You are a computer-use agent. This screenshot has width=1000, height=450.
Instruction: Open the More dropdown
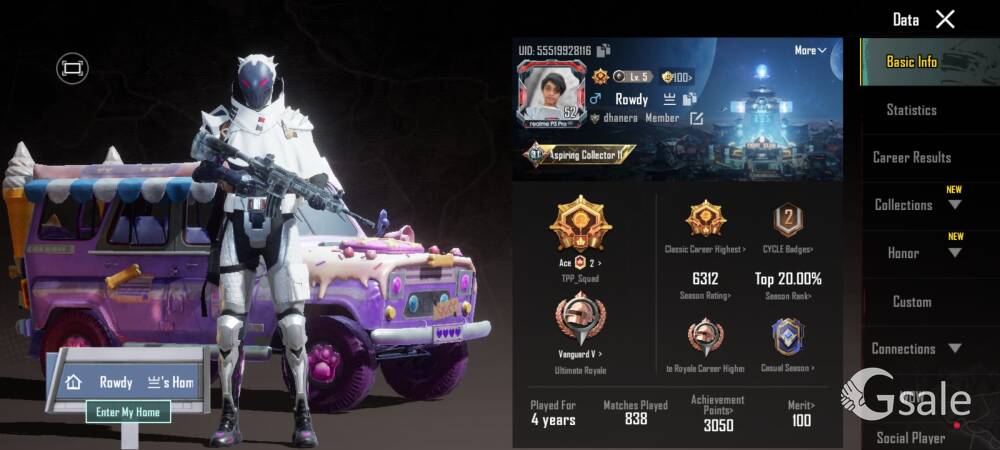point(810,50)
